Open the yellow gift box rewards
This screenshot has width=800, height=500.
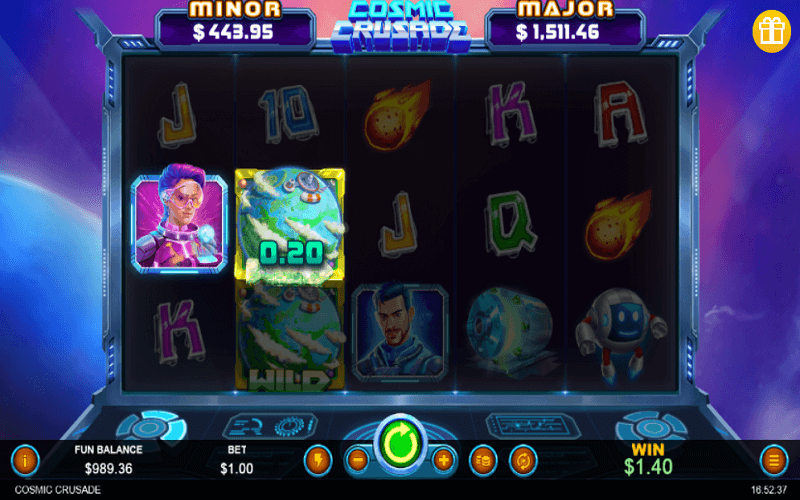(772, 30)
